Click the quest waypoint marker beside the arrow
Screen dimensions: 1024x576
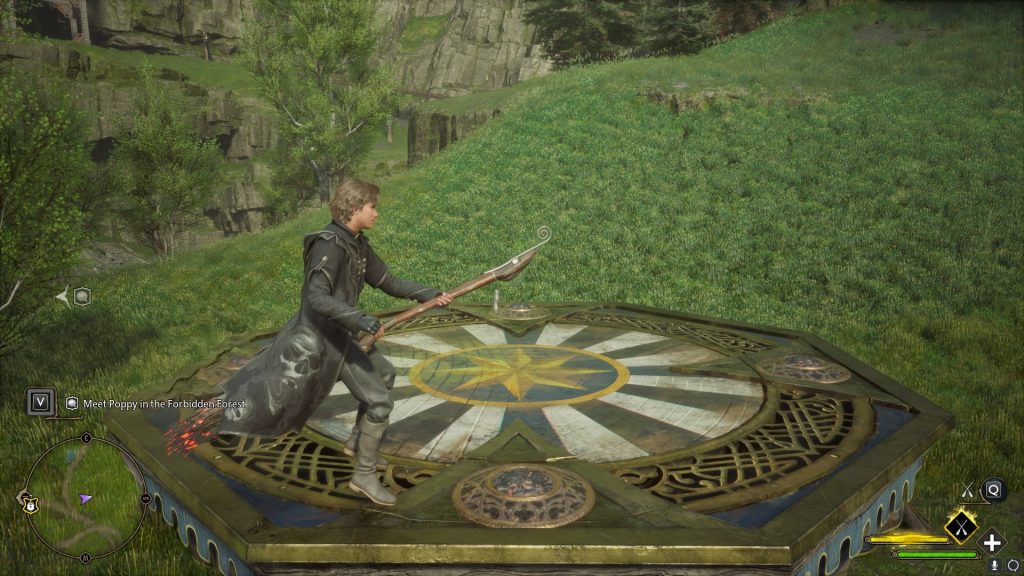[83, 295]
